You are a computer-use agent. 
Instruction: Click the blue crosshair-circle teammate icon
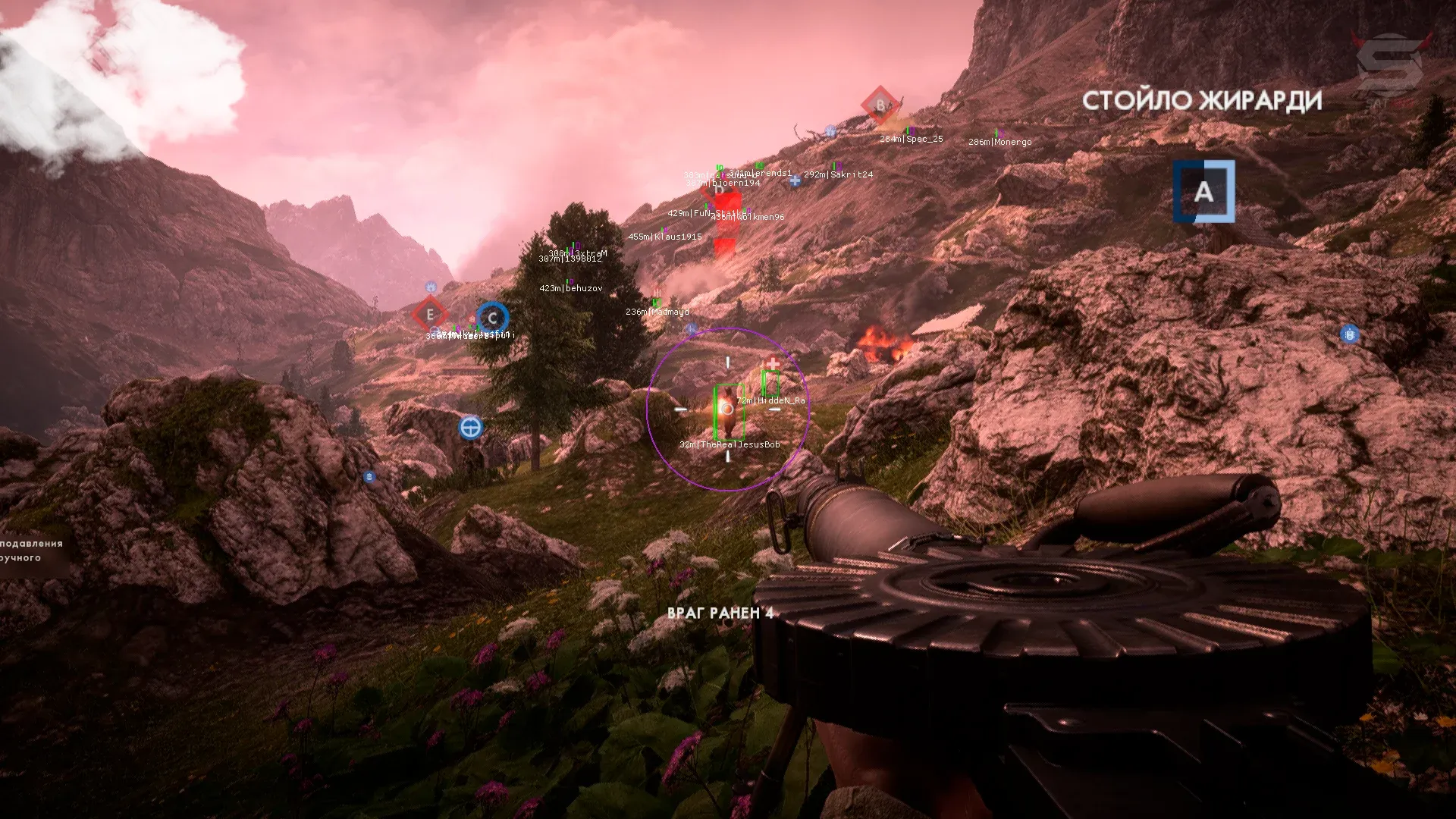coord(471,428)
